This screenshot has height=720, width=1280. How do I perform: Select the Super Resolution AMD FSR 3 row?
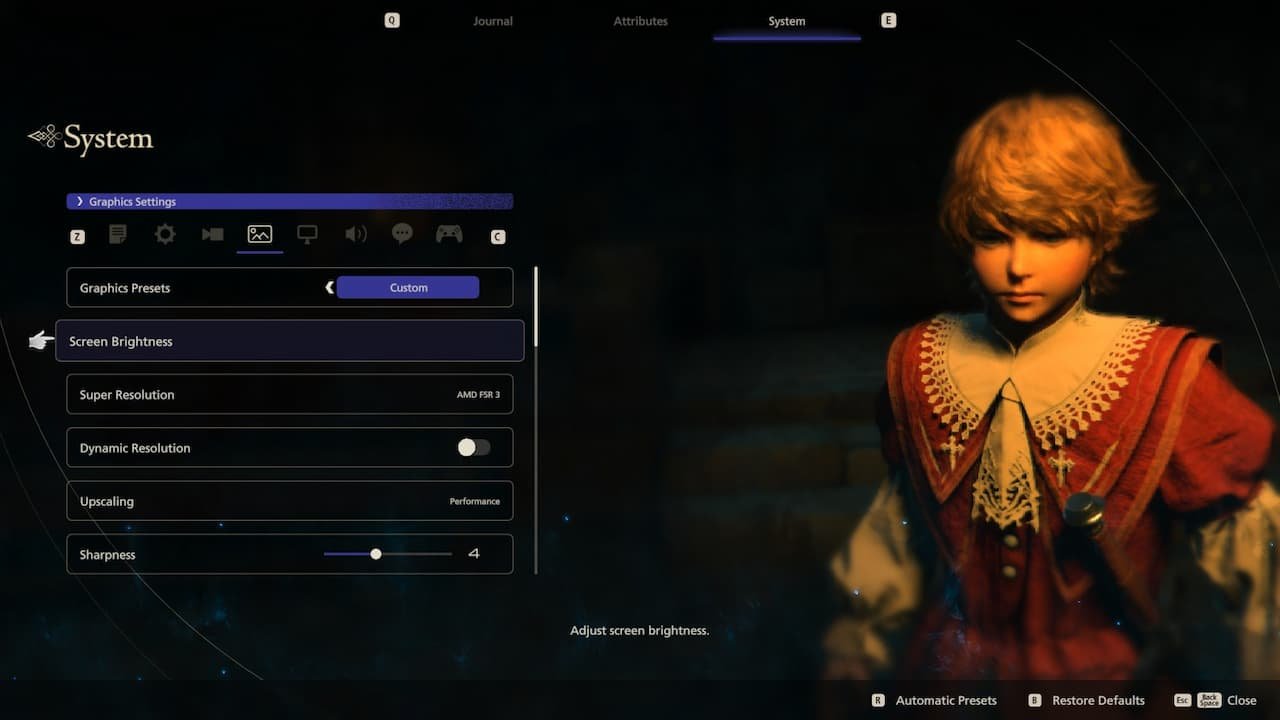(289, 394)
